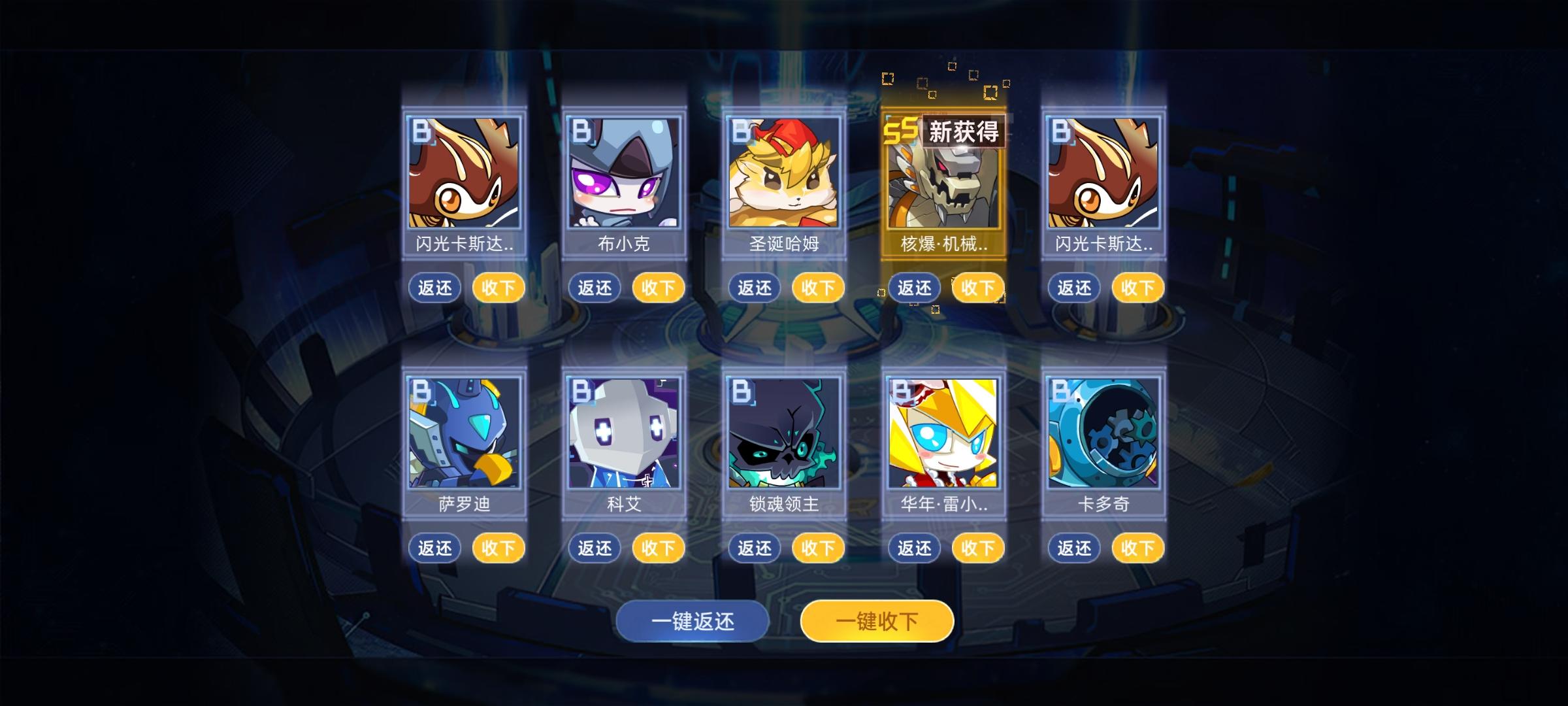1568x706 pixels.
Task: Click 收下 under 卡多奇
Action: coord(1137,548)
